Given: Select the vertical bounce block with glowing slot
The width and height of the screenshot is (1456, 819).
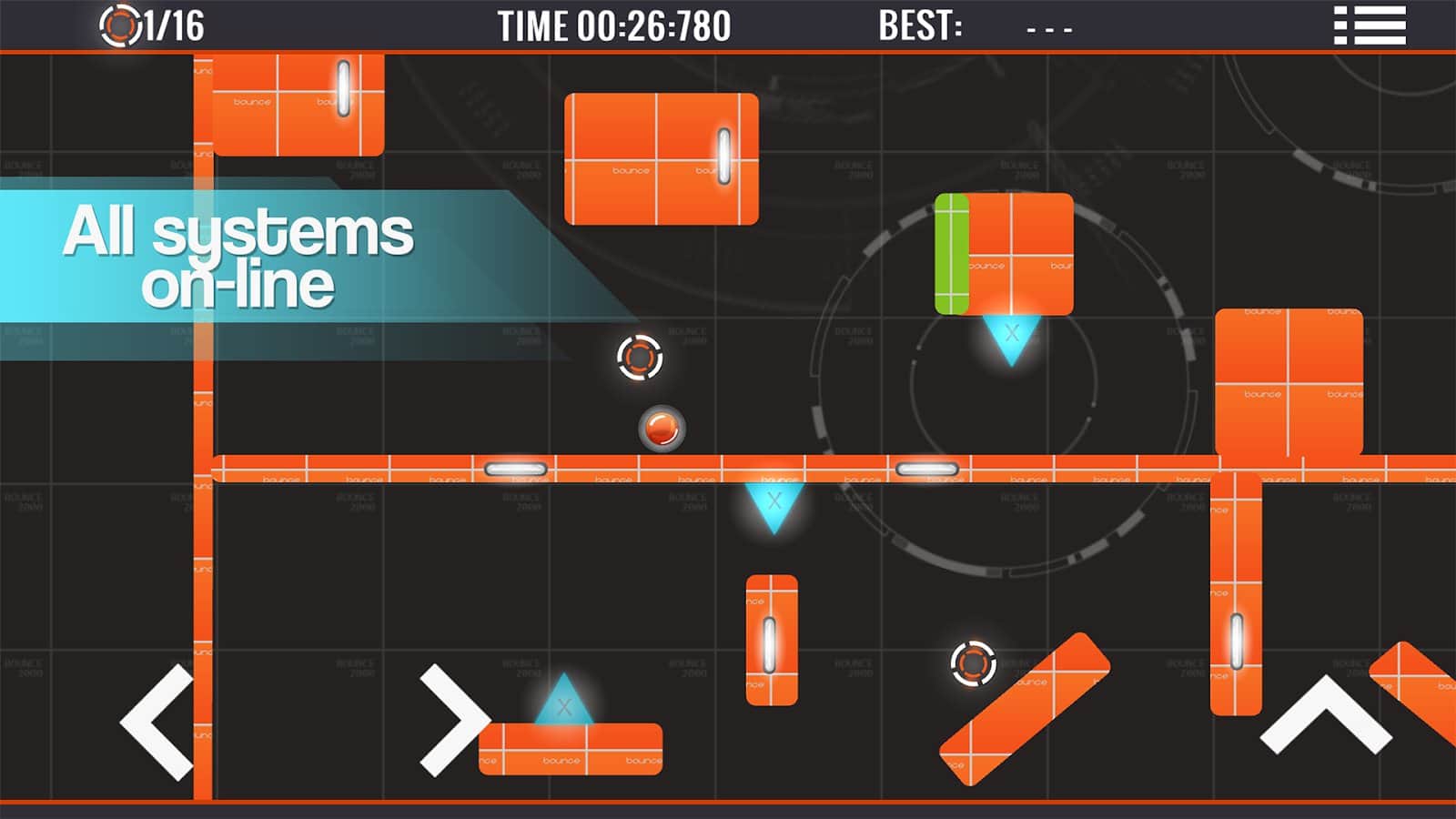Looking at the screenshot, I should coord(772,637).
